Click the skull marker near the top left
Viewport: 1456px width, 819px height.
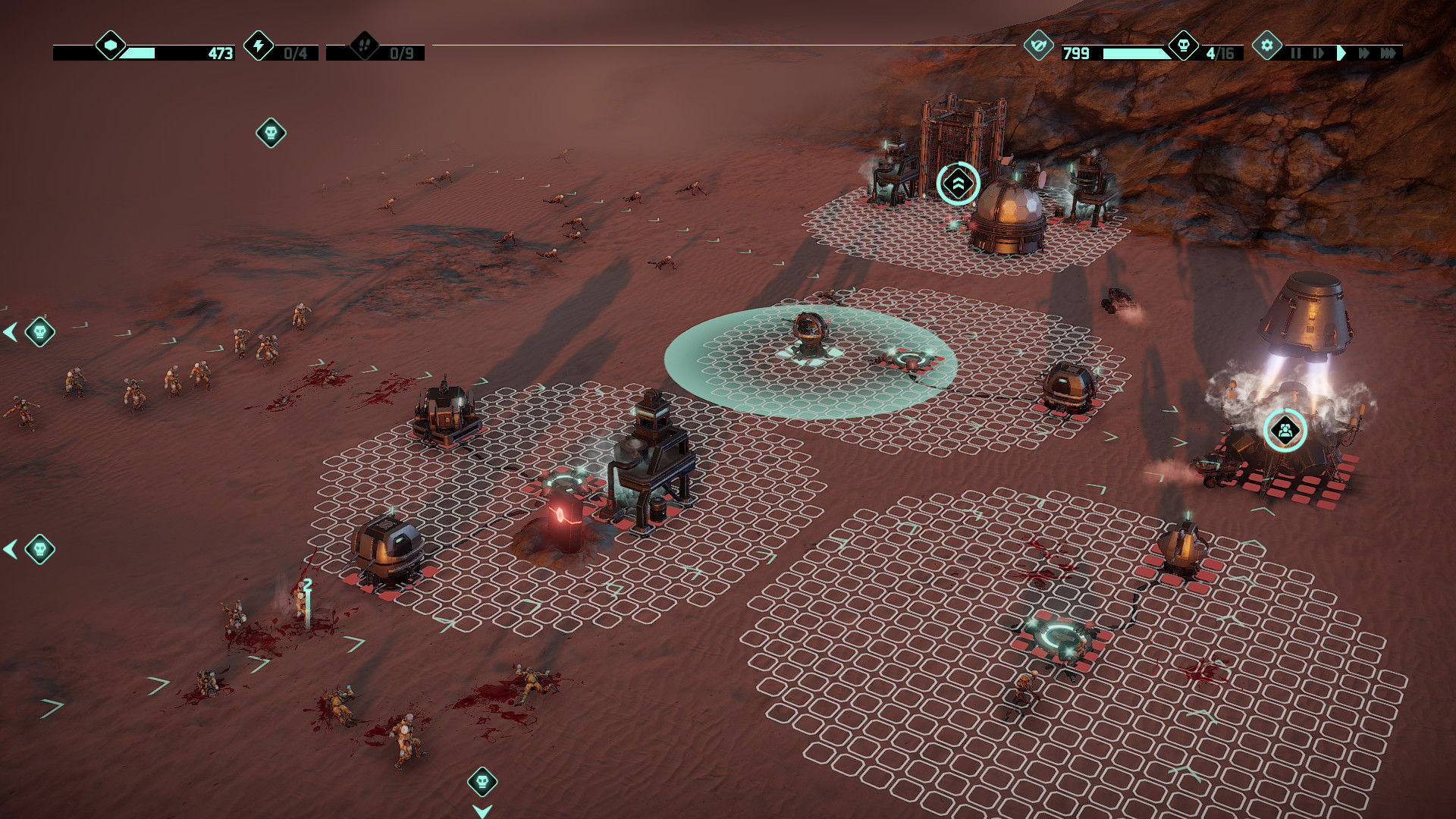click(271, 131)
